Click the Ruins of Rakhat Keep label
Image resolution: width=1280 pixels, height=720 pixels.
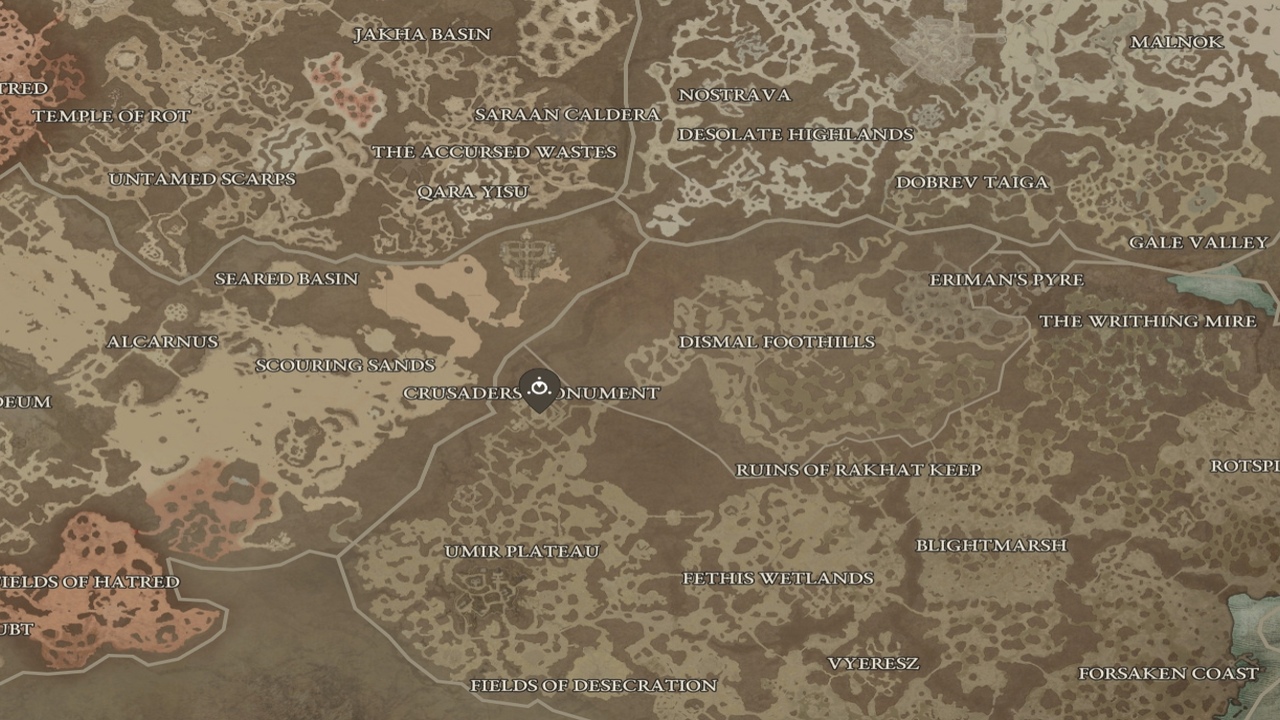coord(860,469)
